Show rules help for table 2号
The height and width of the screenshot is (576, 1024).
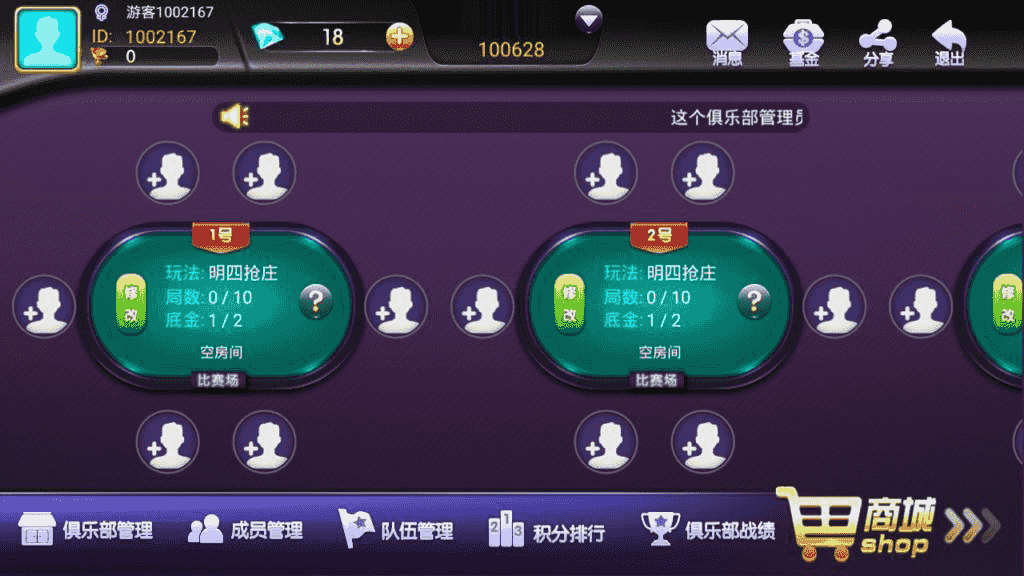(754, 300)
